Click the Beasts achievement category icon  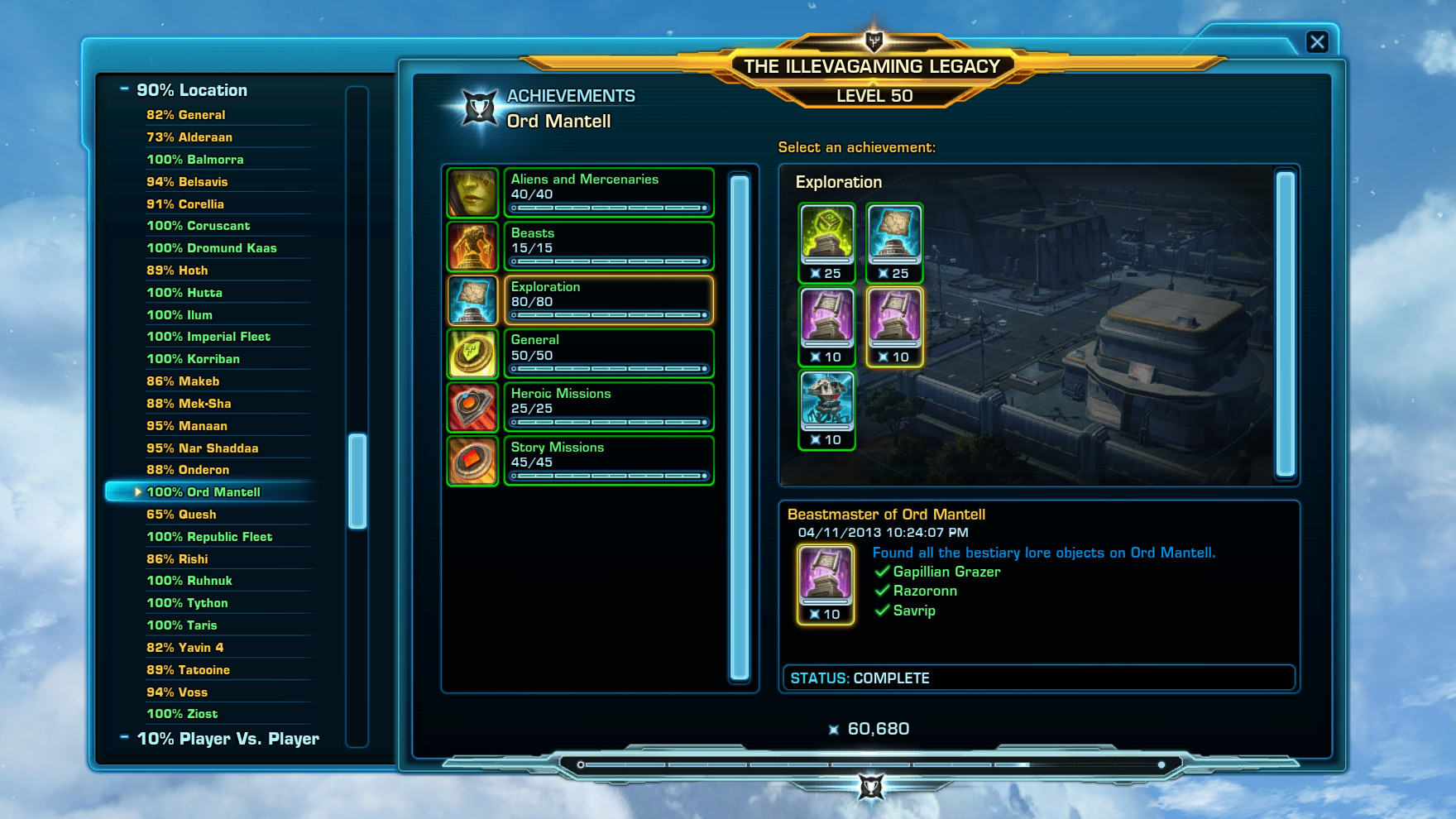click(472, 246)
